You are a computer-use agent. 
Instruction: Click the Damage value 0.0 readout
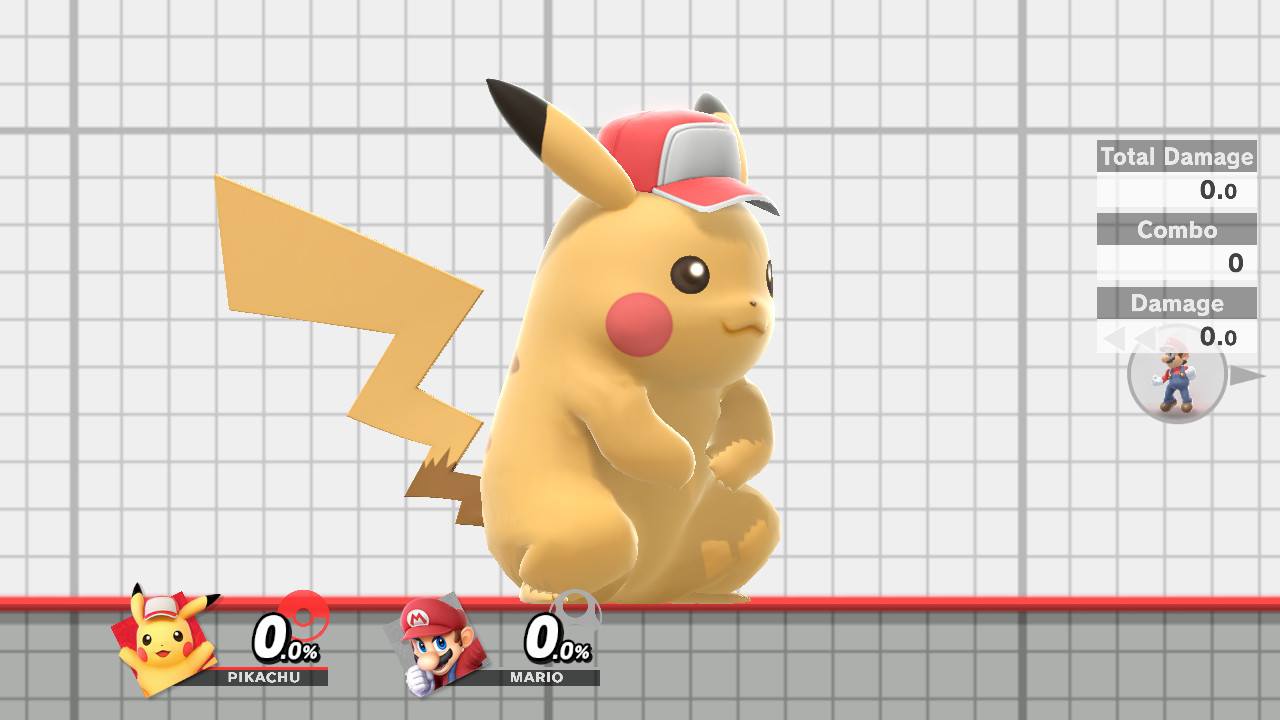pyautogui.click(x=1217, y=338)
